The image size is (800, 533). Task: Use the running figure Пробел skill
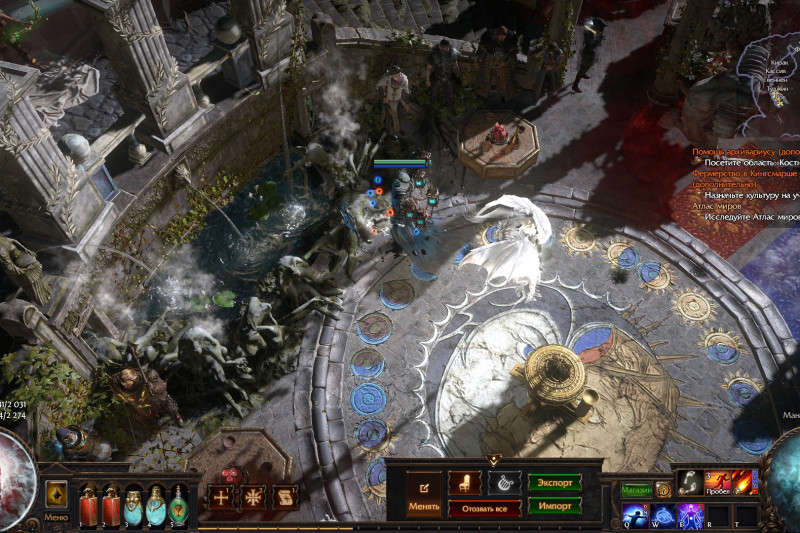point(718,482)
